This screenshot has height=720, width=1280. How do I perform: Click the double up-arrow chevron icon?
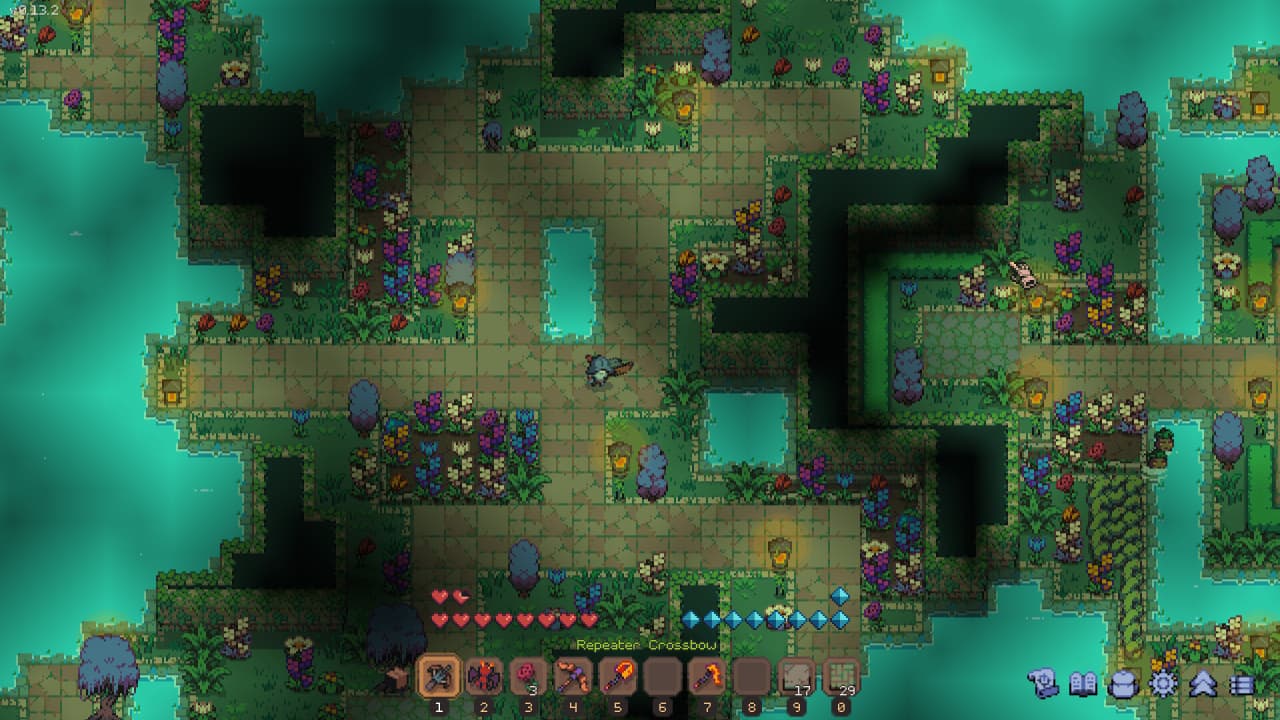click(x=1202, y=684)
